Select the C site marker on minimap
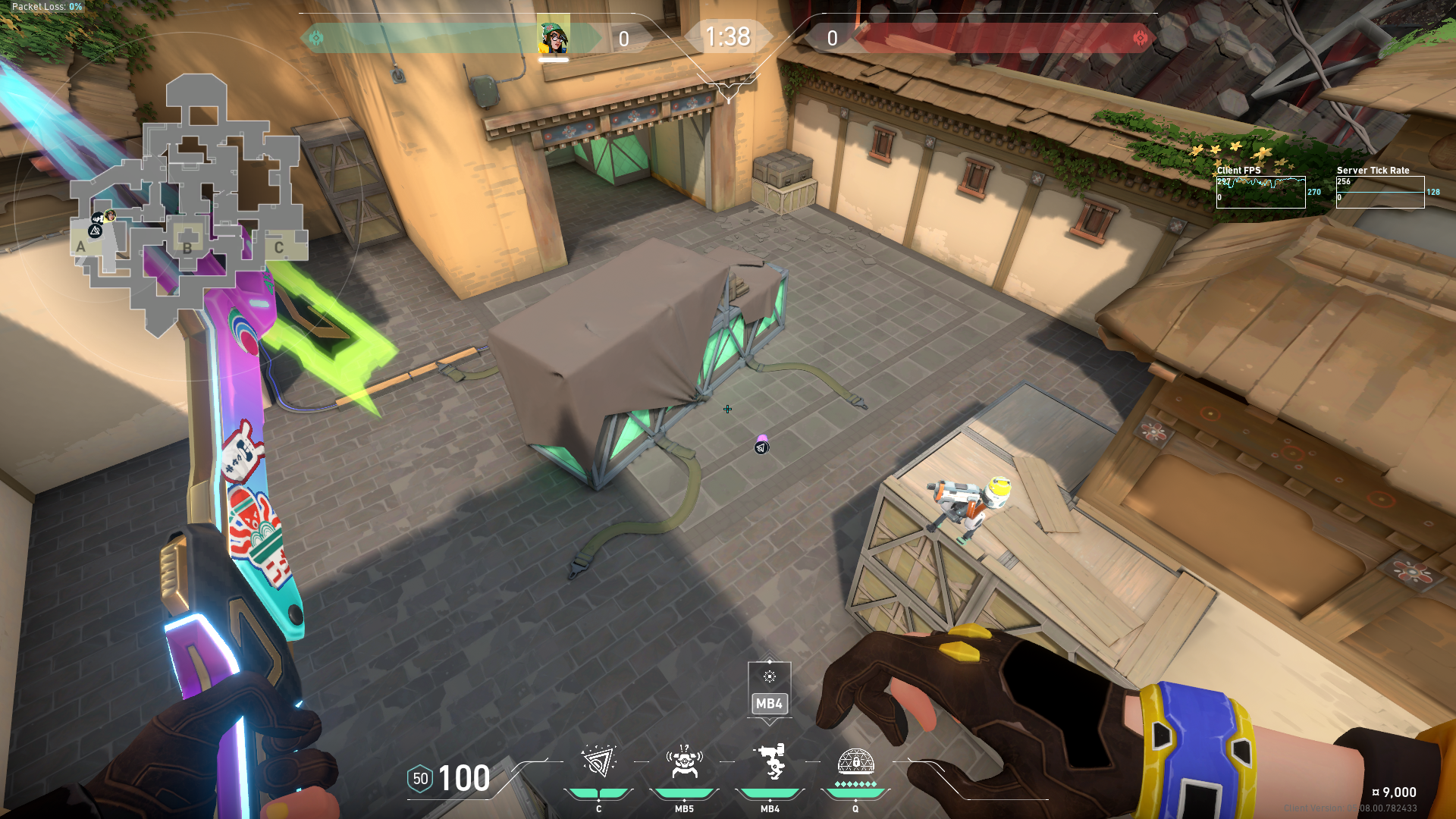The height and width of the screenshot is (819, 1456). pos(279,247)
